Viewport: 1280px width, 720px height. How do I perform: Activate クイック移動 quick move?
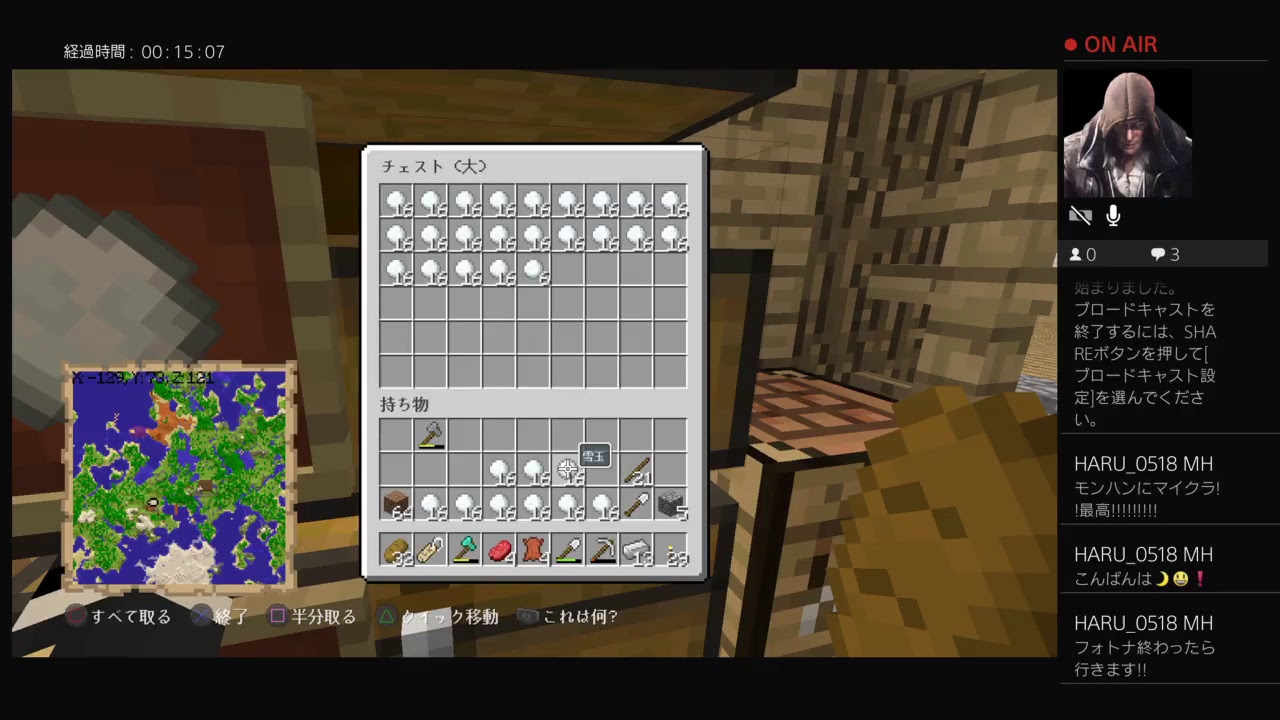click(x=440, y=616)
